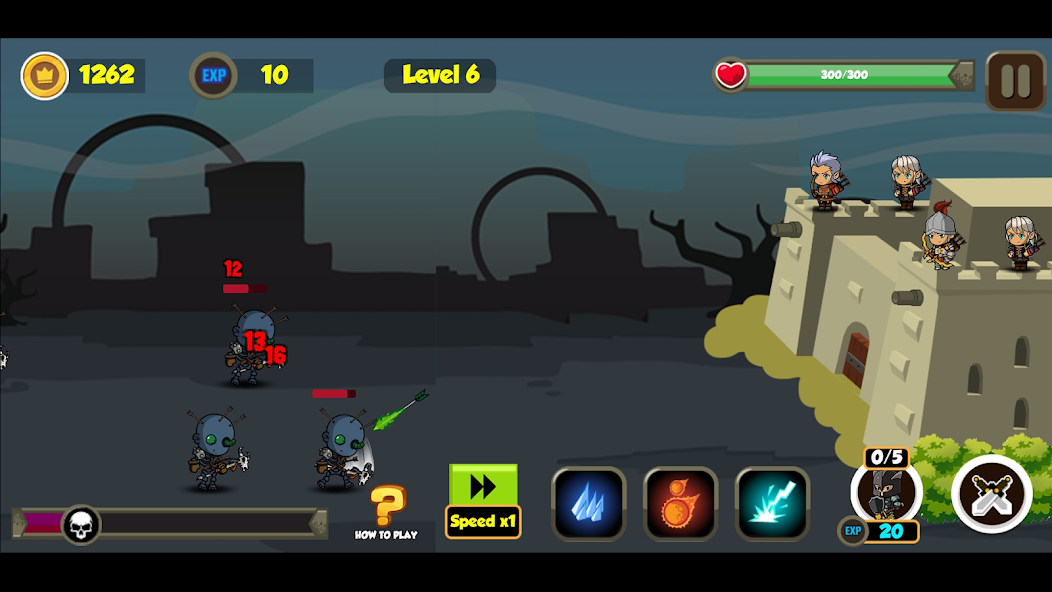Cast the fireball meteor spell
This screenshot has height=592, width=1052.
point(680,503)
